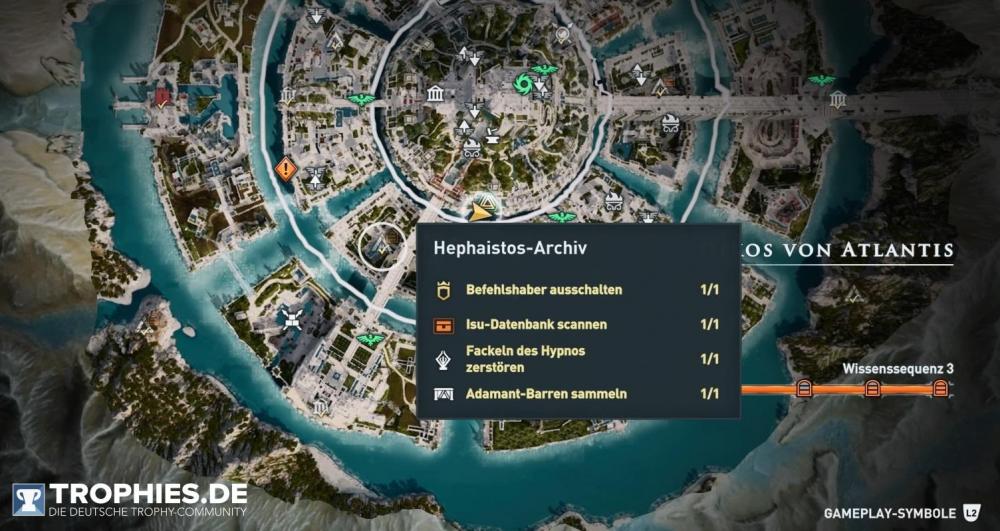Screen dimensions: 1000x531
Task: Choose the Adamant-Barren sammeln objective
Action: [x=578, y=393]
